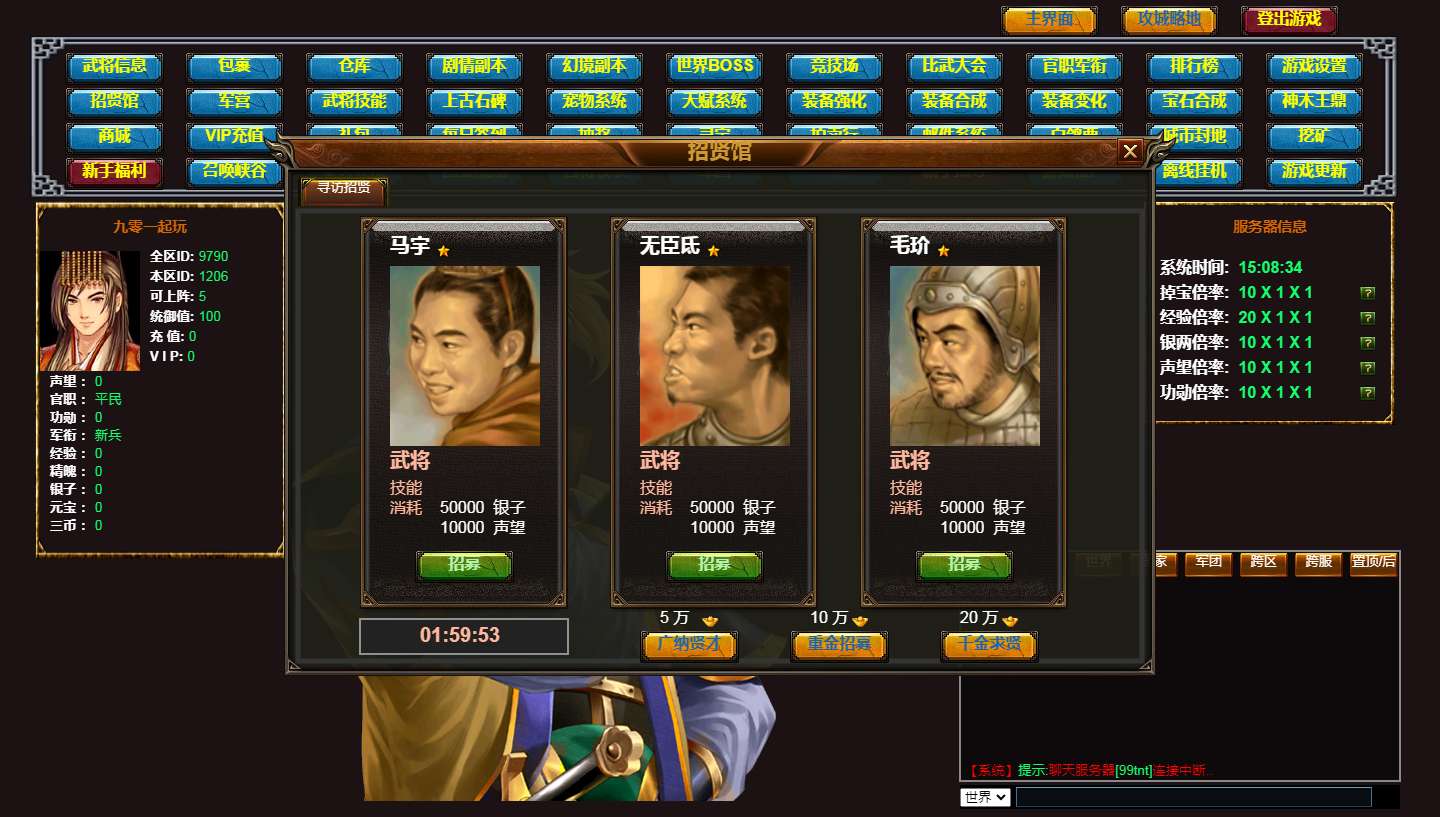Claim 新手福利 newbie rewards
The height and width of the screenshot is (817, 1440).
click(114, 171)
